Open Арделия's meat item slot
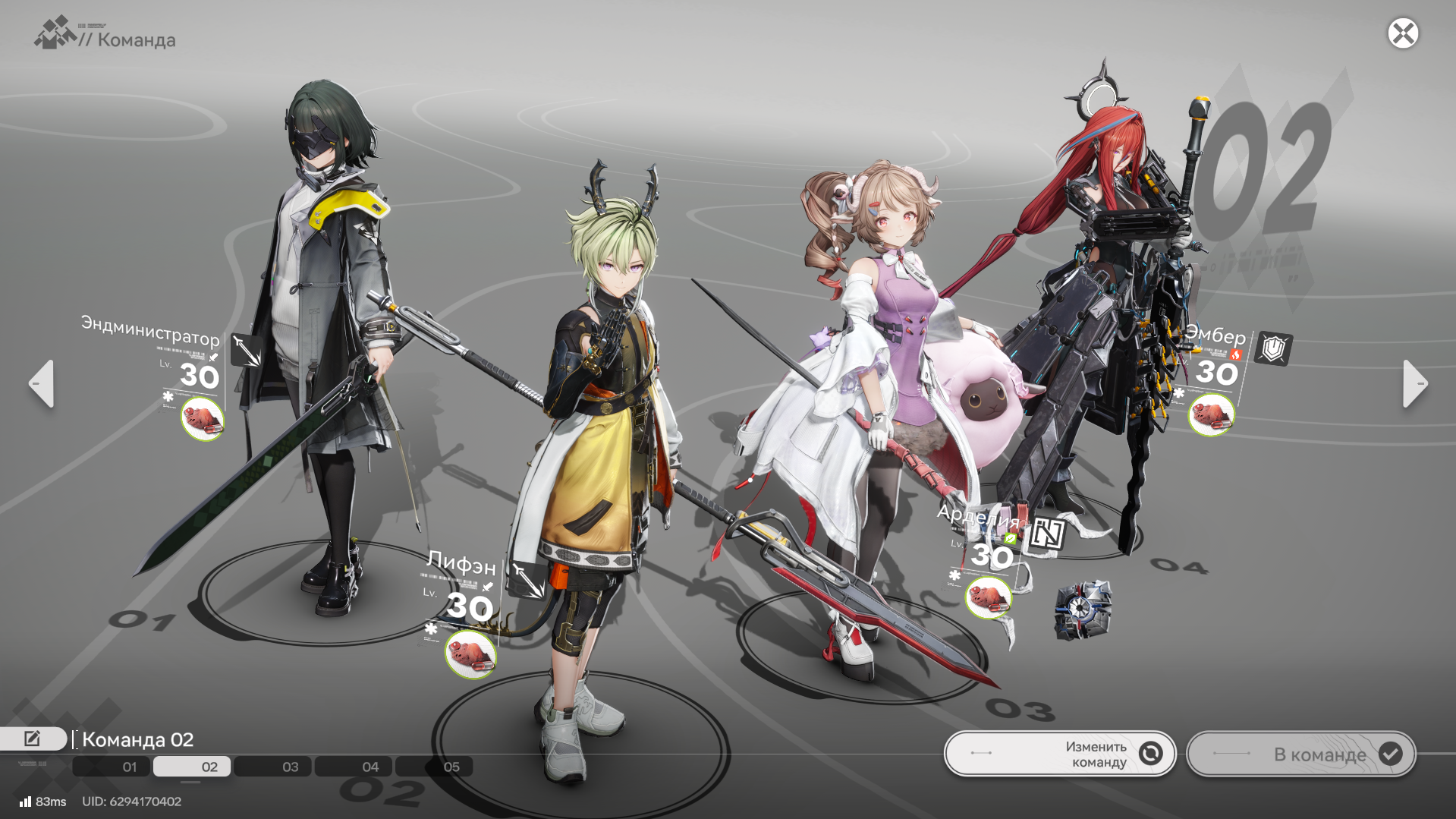1456x819 pixels. 988,597
